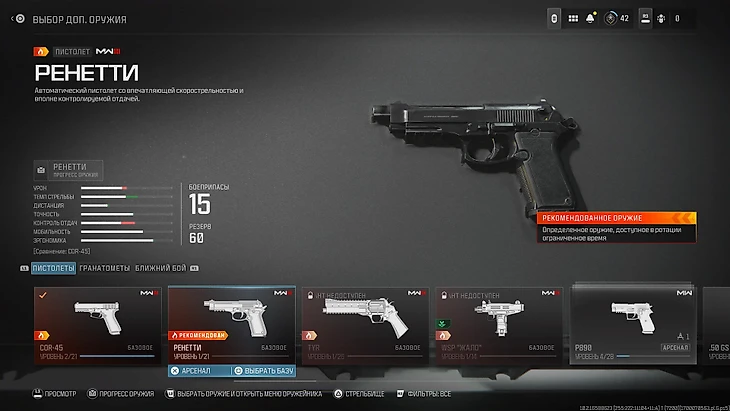Select the partially visible .50 GS card
Screen dimensions: 730x411
tap(716, 324)
